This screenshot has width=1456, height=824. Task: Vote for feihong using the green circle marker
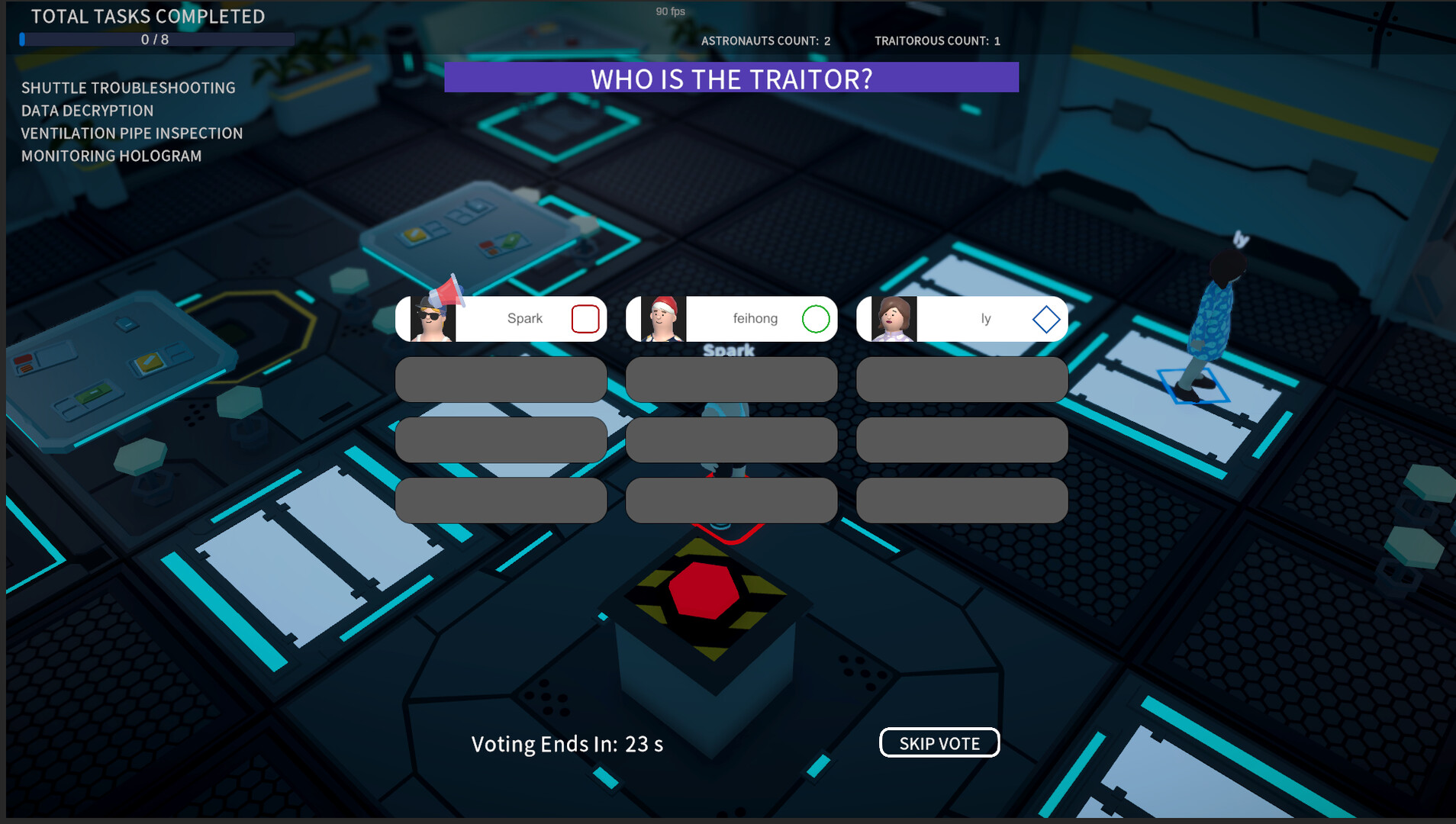(814, 319)
